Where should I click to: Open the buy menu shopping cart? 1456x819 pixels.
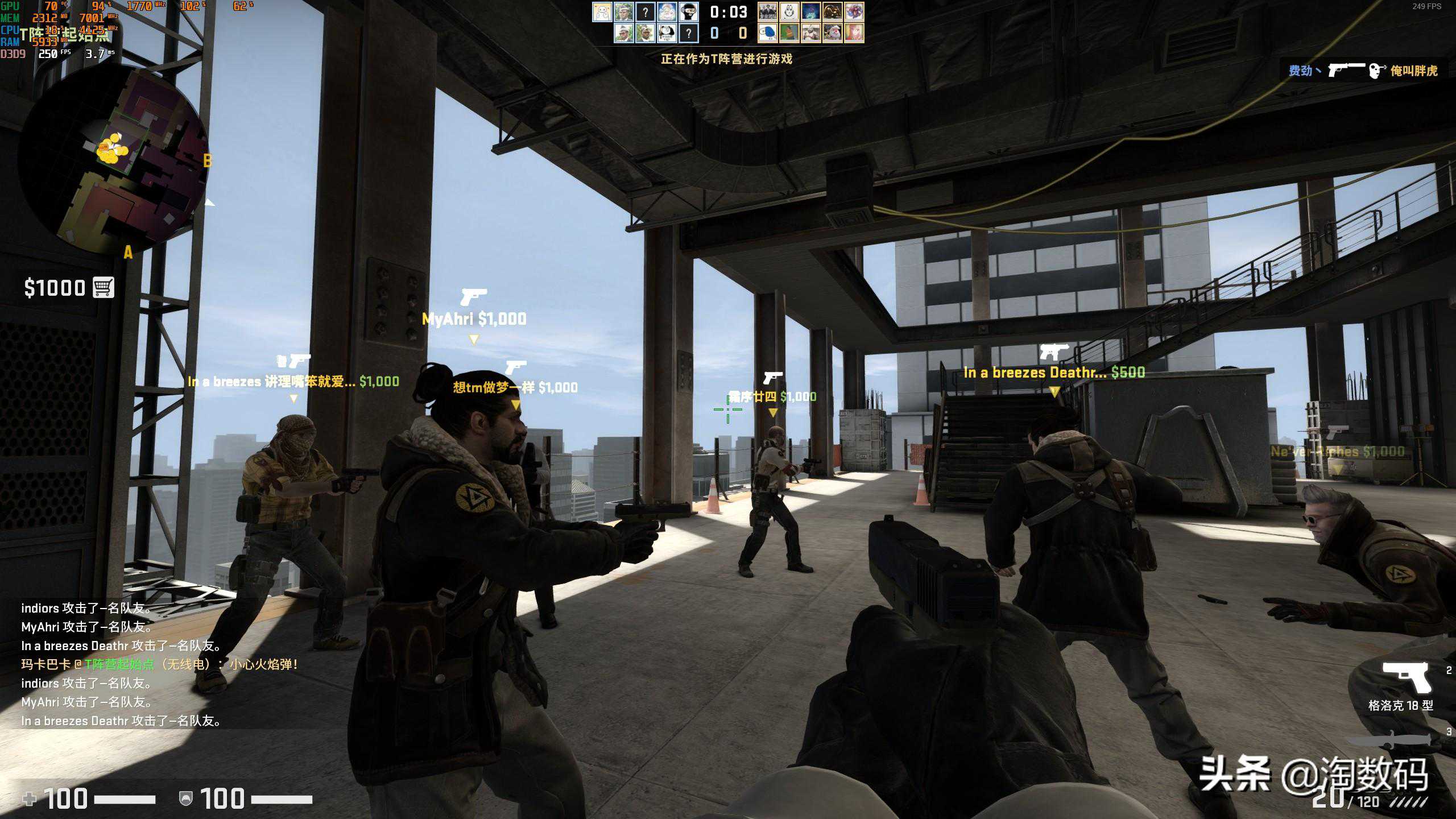(104, 288)
